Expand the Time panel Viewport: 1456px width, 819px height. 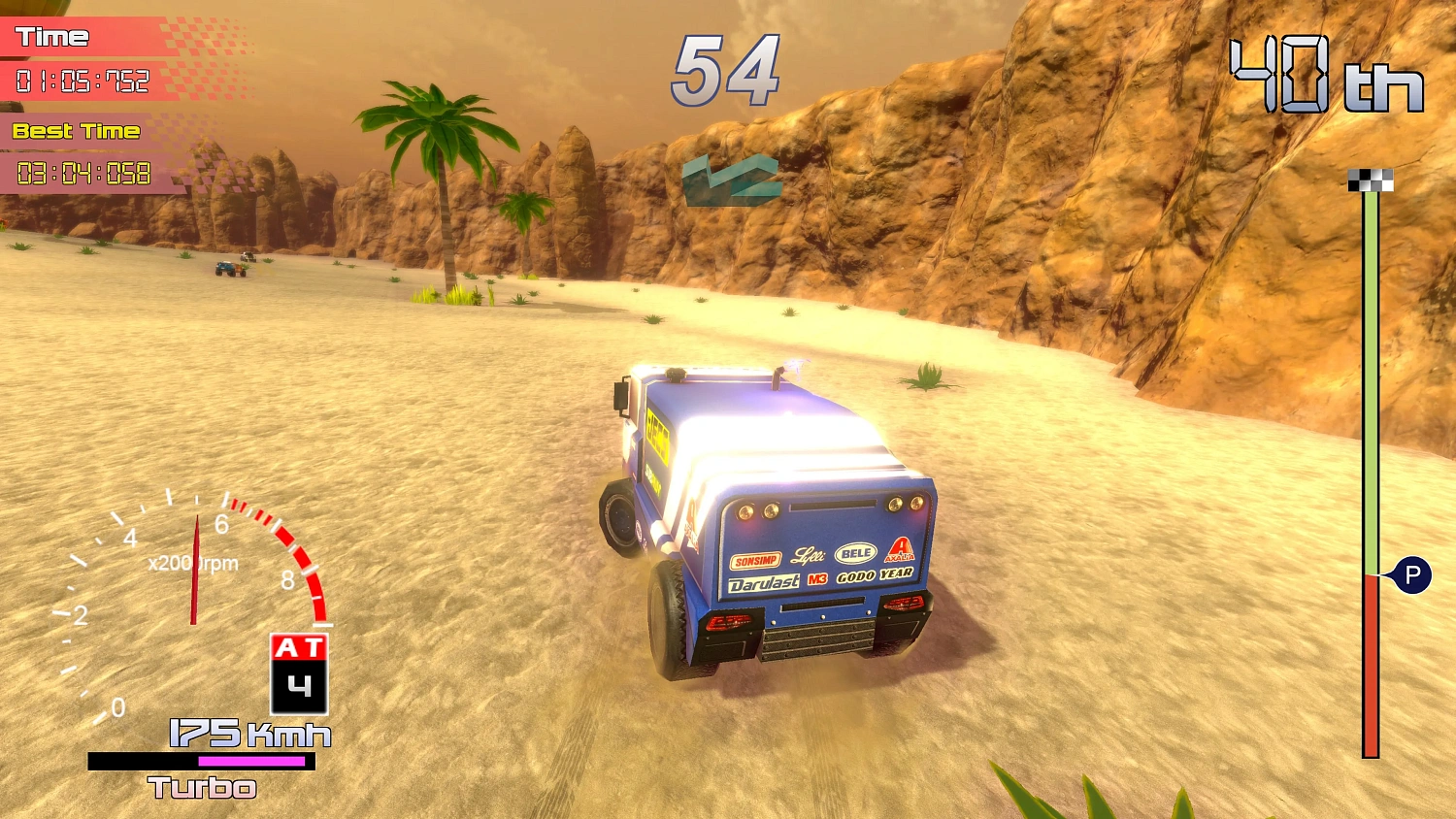(87, 58)
